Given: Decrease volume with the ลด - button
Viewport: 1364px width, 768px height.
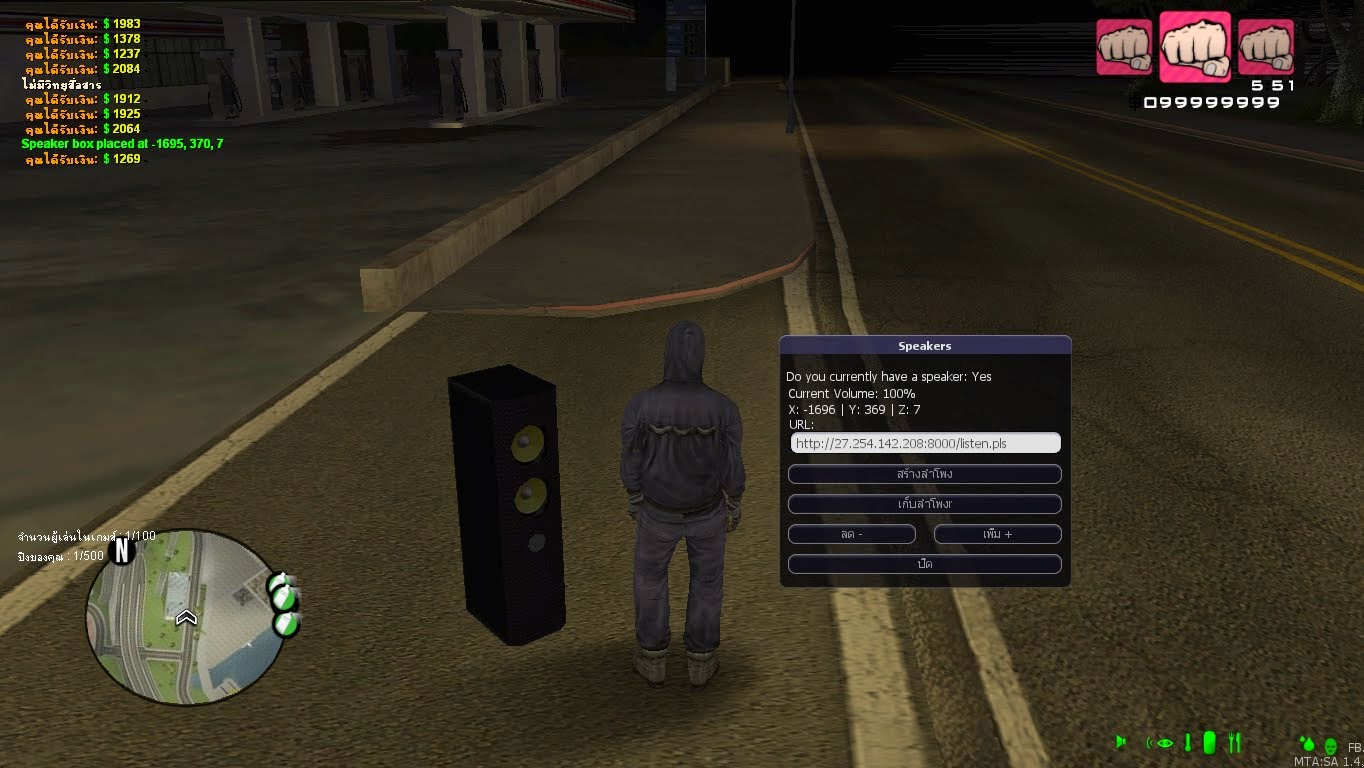Looking at the screenshot, I should pyautogui.click(x=851, y=534).
